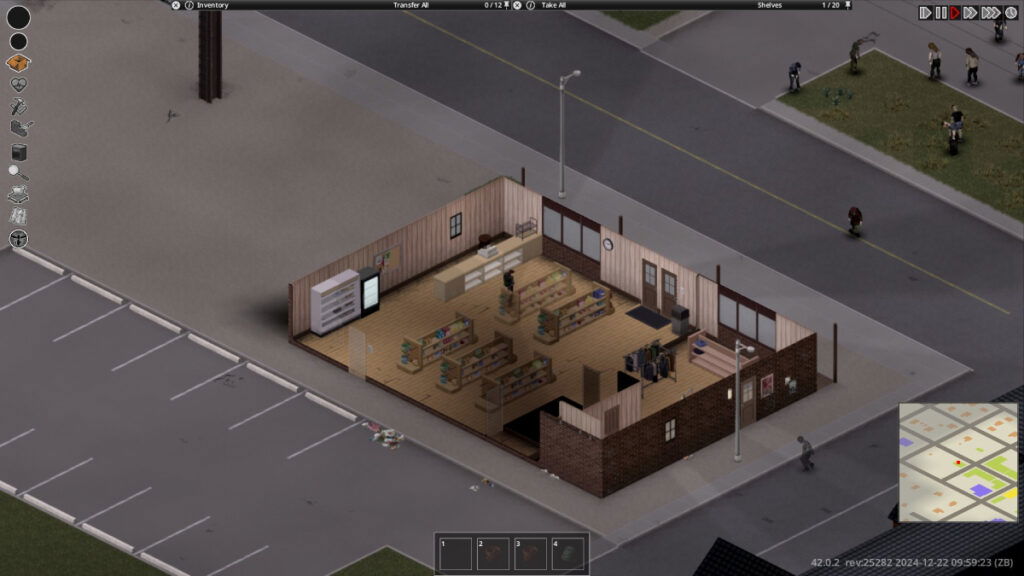Click the insect debug icon

tap(18, 239)
